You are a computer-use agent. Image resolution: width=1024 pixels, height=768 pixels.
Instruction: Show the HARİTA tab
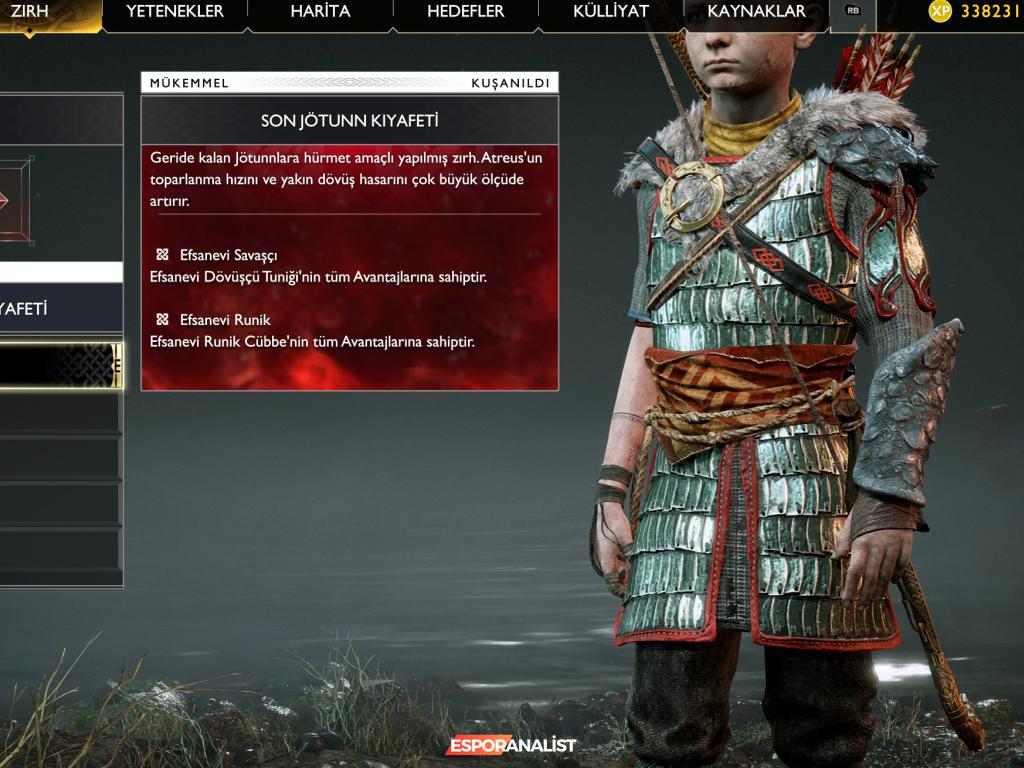click(320, 12)
